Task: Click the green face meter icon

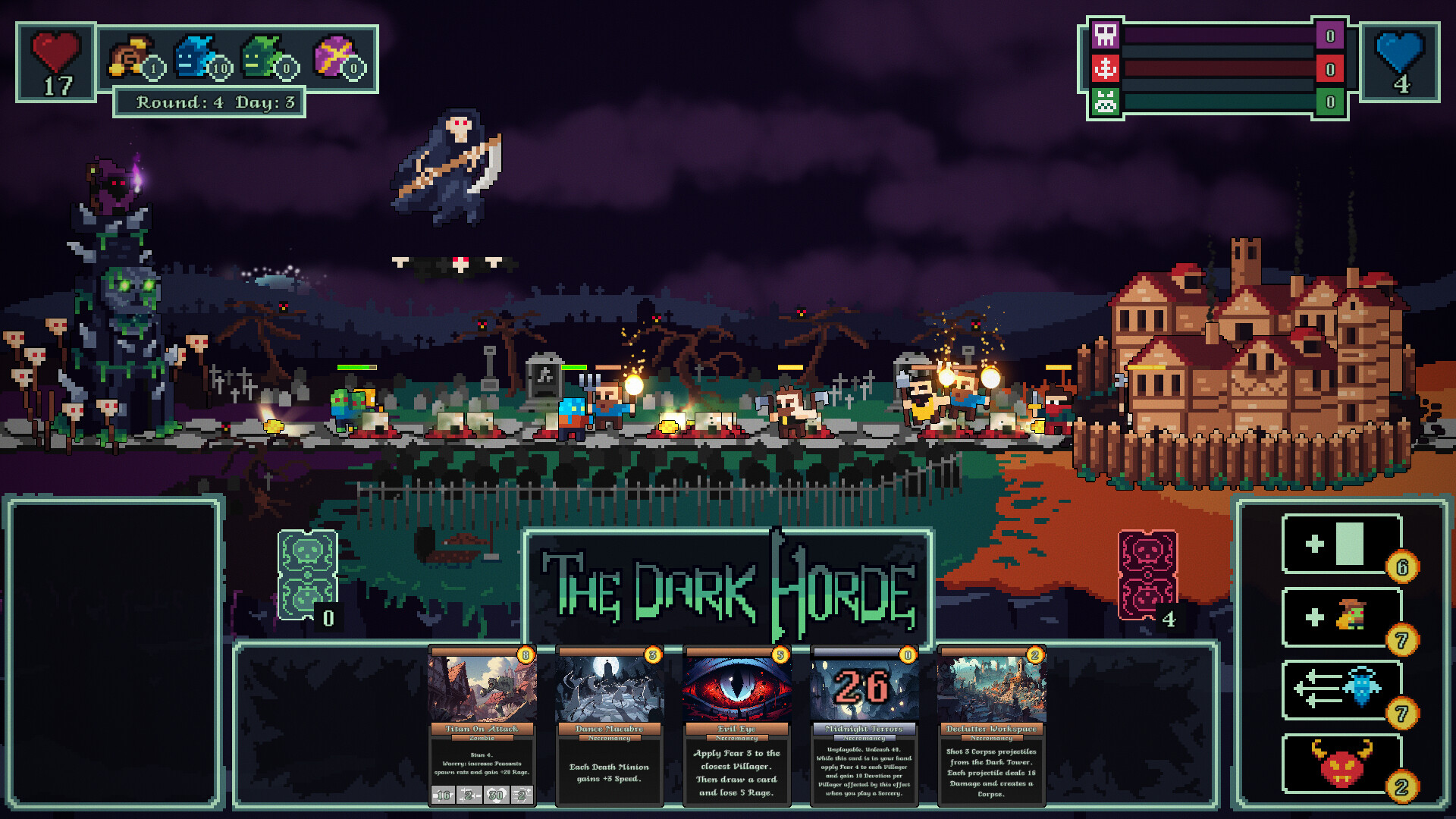Action: [x=1106, y=100]
